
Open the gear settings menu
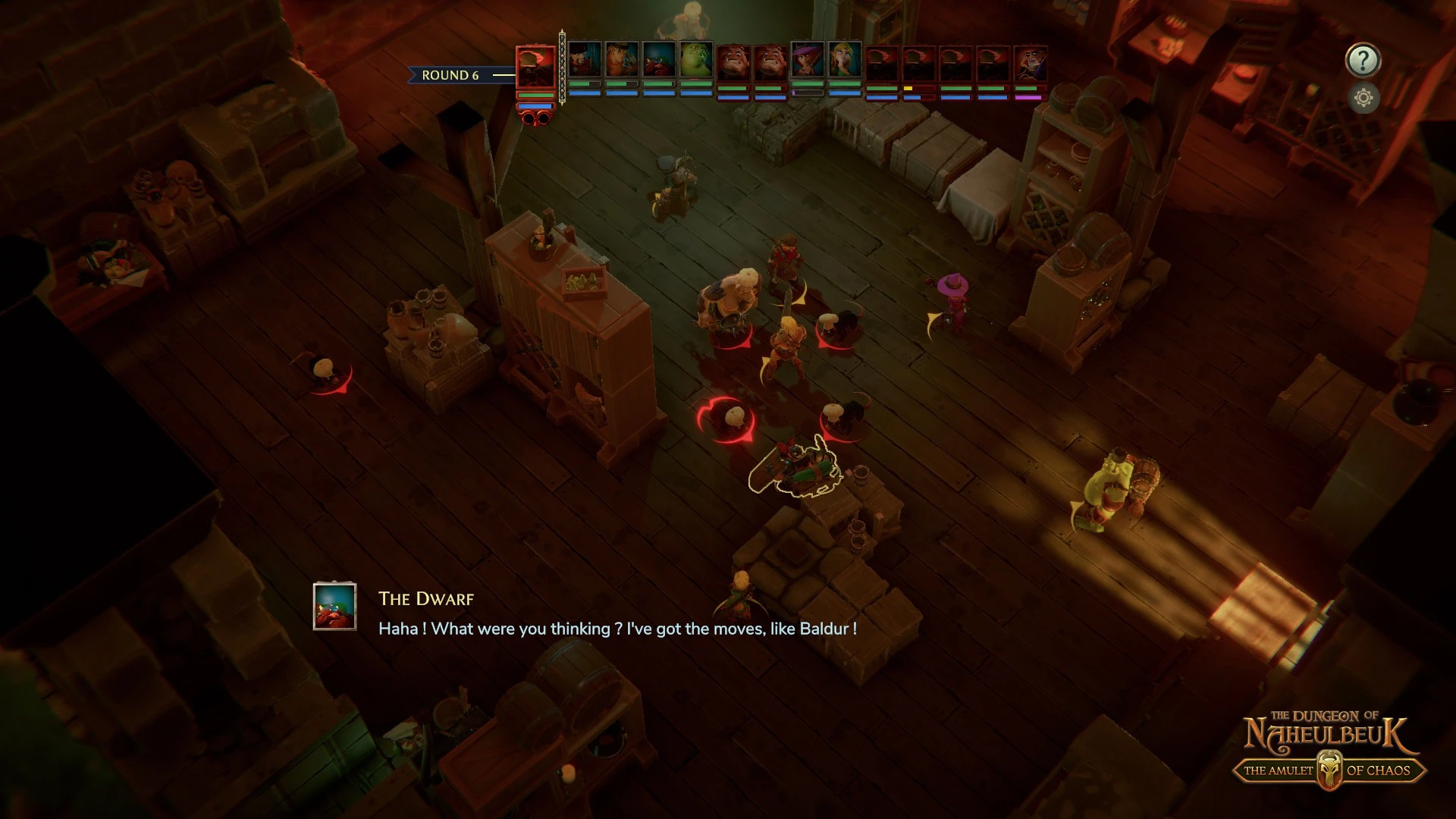click(x=1363, y=98)
